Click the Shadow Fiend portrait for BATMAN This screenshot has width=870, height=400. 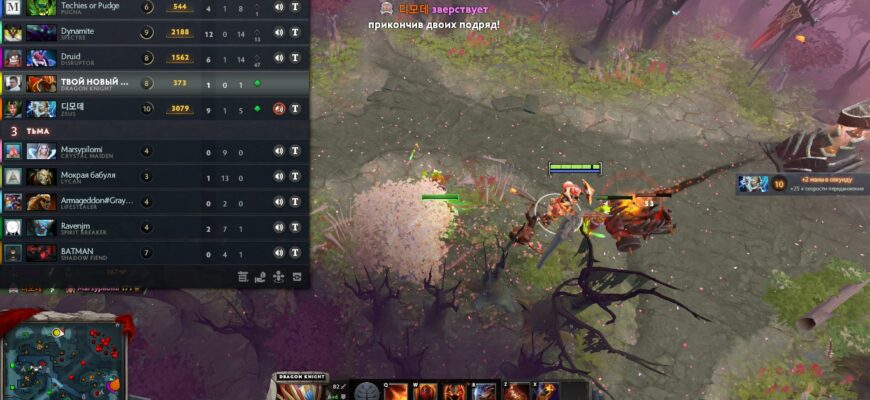tap(41, 254)
